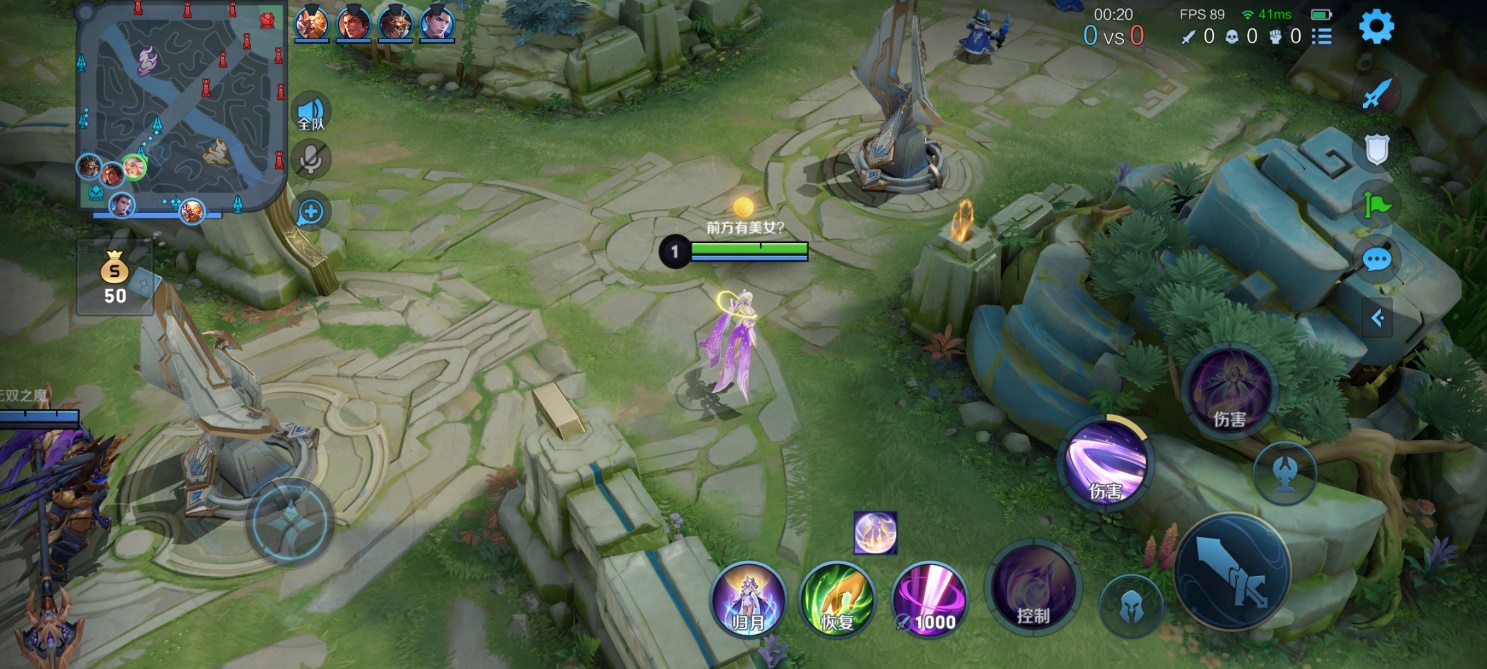Send the green flag gather signal
The width and height of the screenshot is (1487, 669).
1377,205
